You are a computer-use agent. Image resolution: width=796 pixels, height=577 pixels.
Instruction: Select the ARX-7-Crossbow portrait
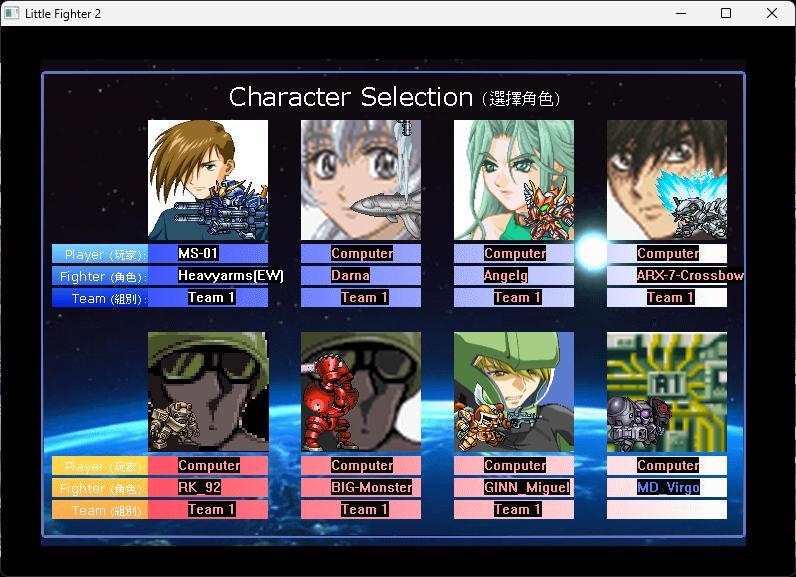tap(667, 180)
